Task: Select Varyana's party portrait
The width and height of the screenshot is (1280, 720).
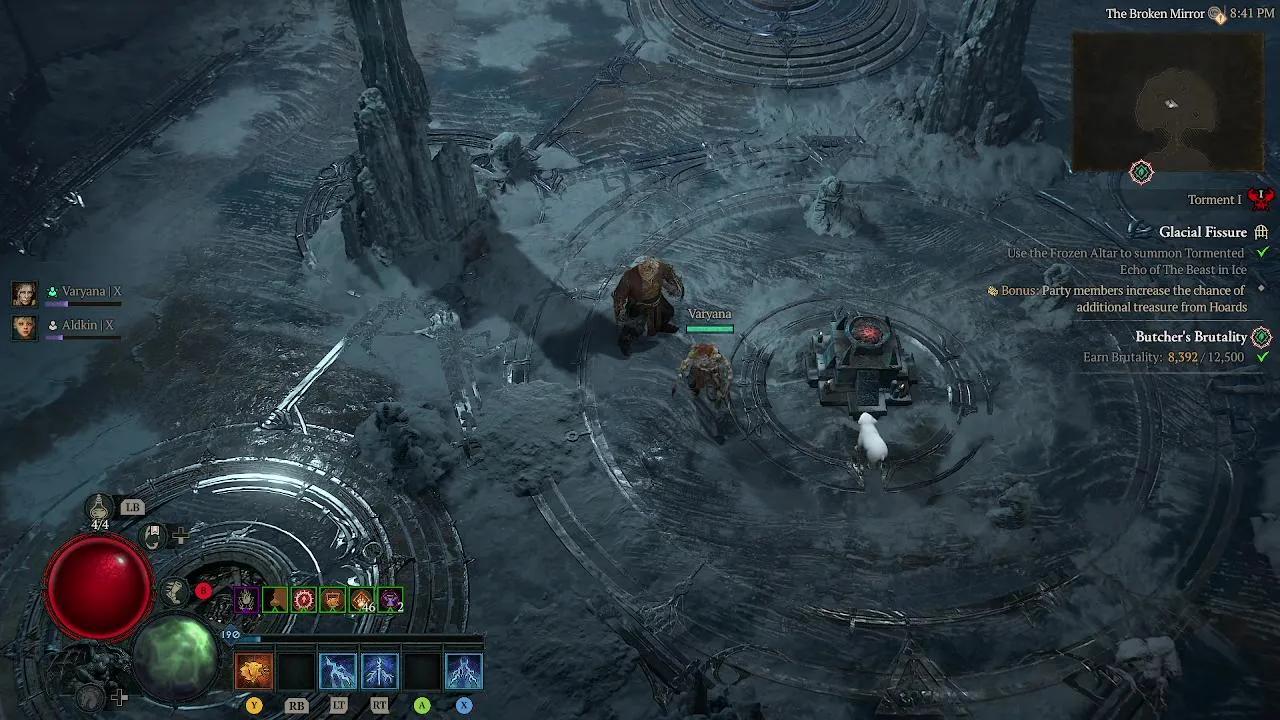Action: [24, 292]
